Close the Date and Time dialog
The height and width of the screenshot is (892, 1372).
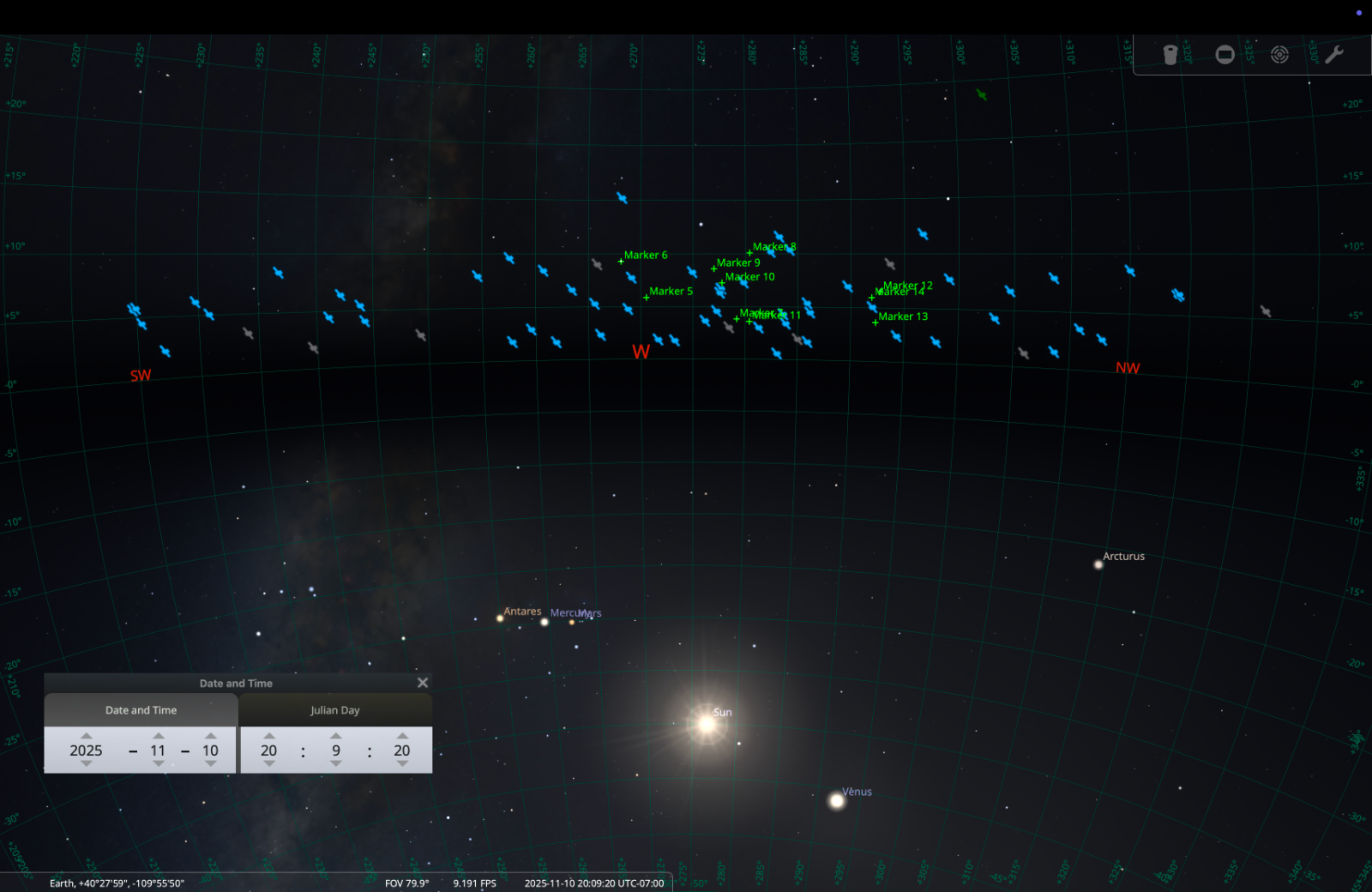(422, 682)
